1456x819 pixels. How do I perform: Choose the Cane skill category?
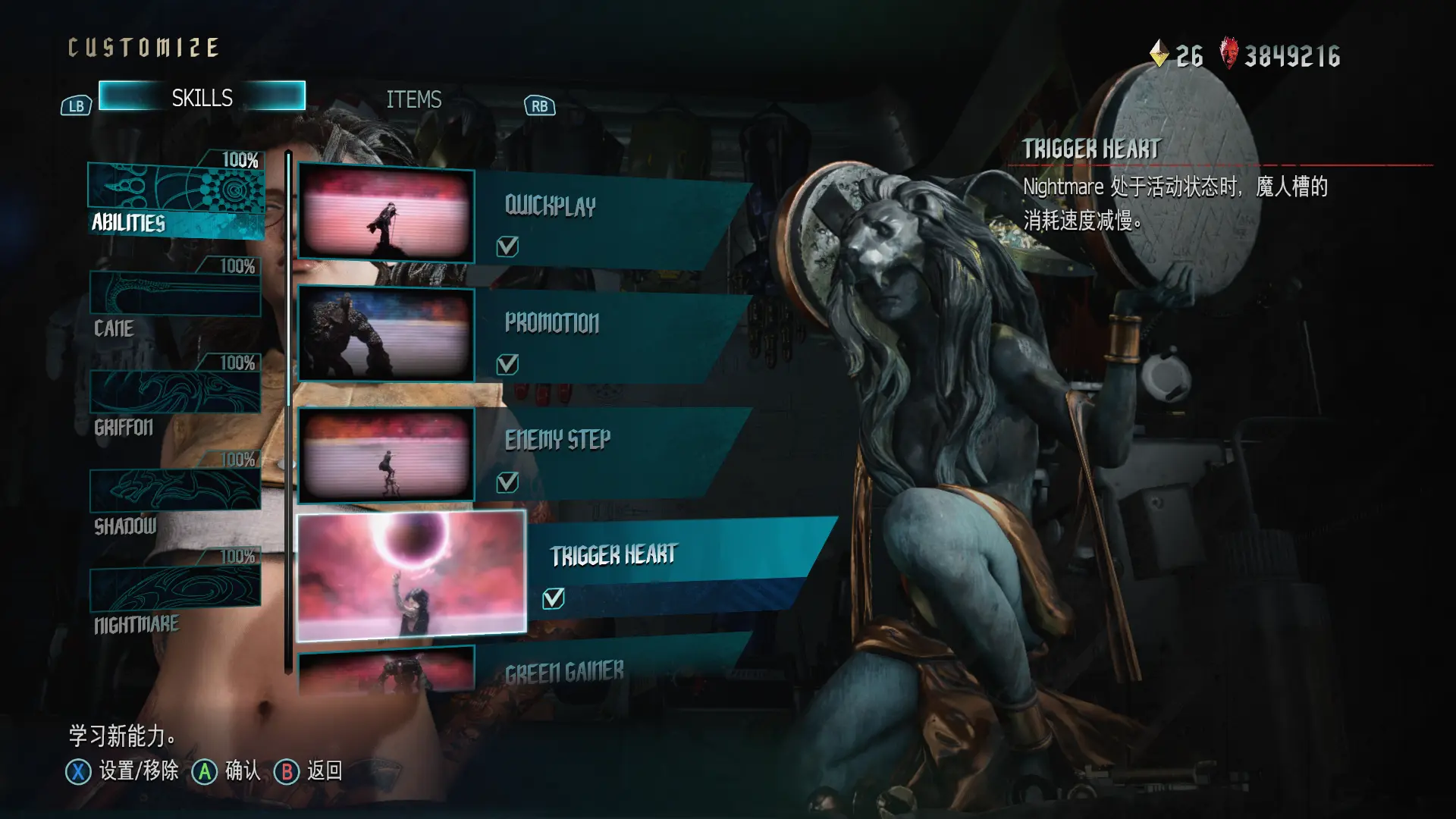pyautogui.click(x=175, y=302)
